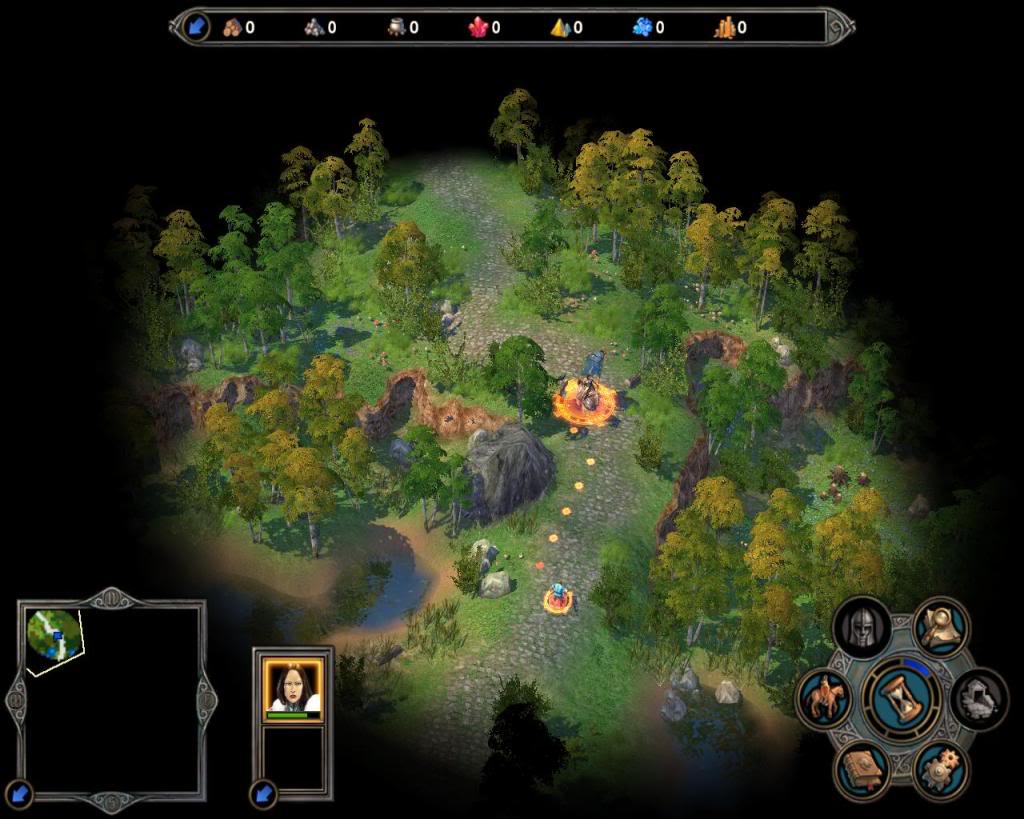Click the wood resource icon
The image size is (1024, 819).
[232, 28]
